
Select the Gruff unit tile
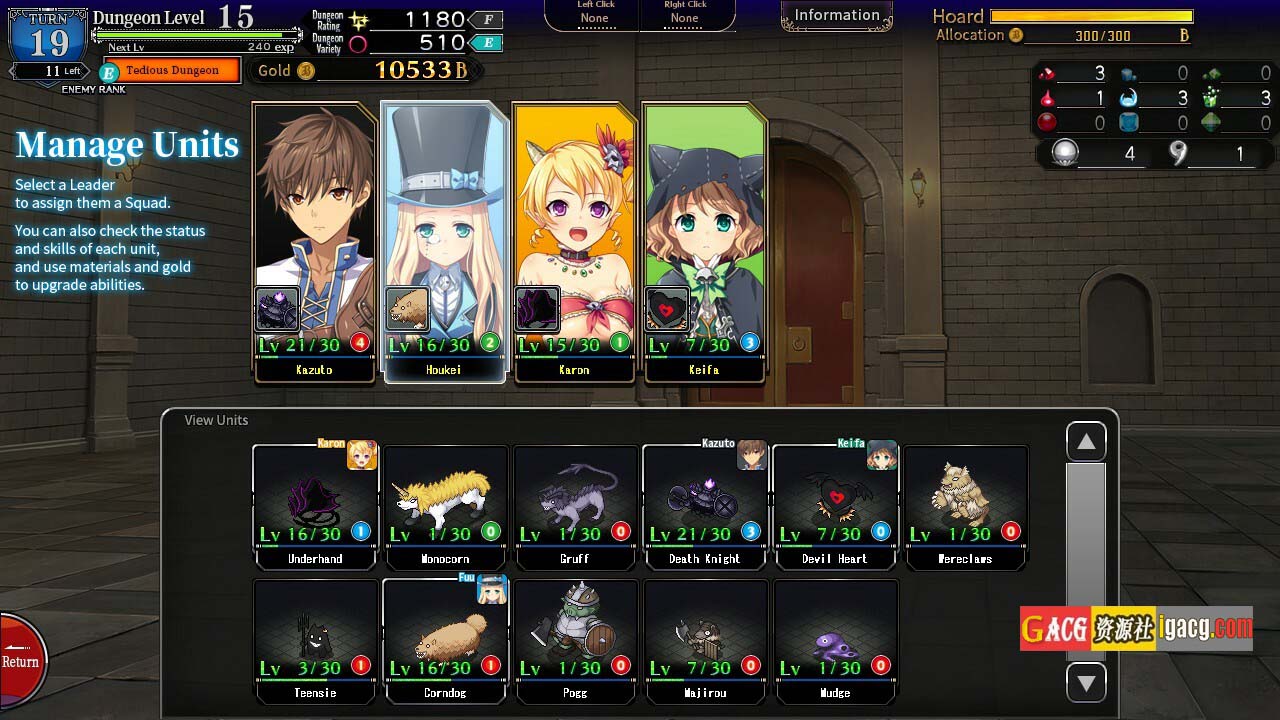(575, 507)
